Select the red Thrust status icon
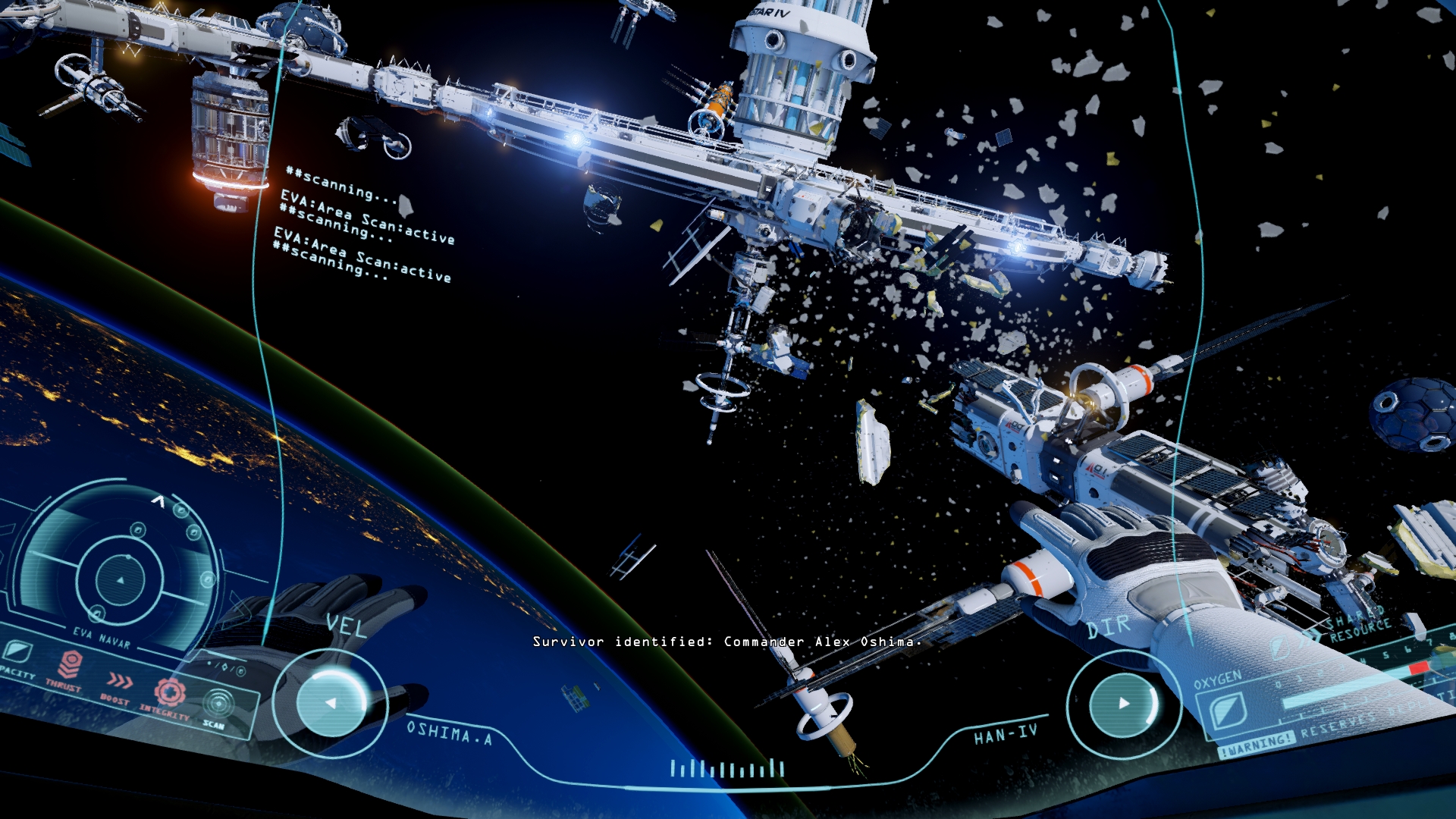This screenshot has width=1456, height=819. 70,665
